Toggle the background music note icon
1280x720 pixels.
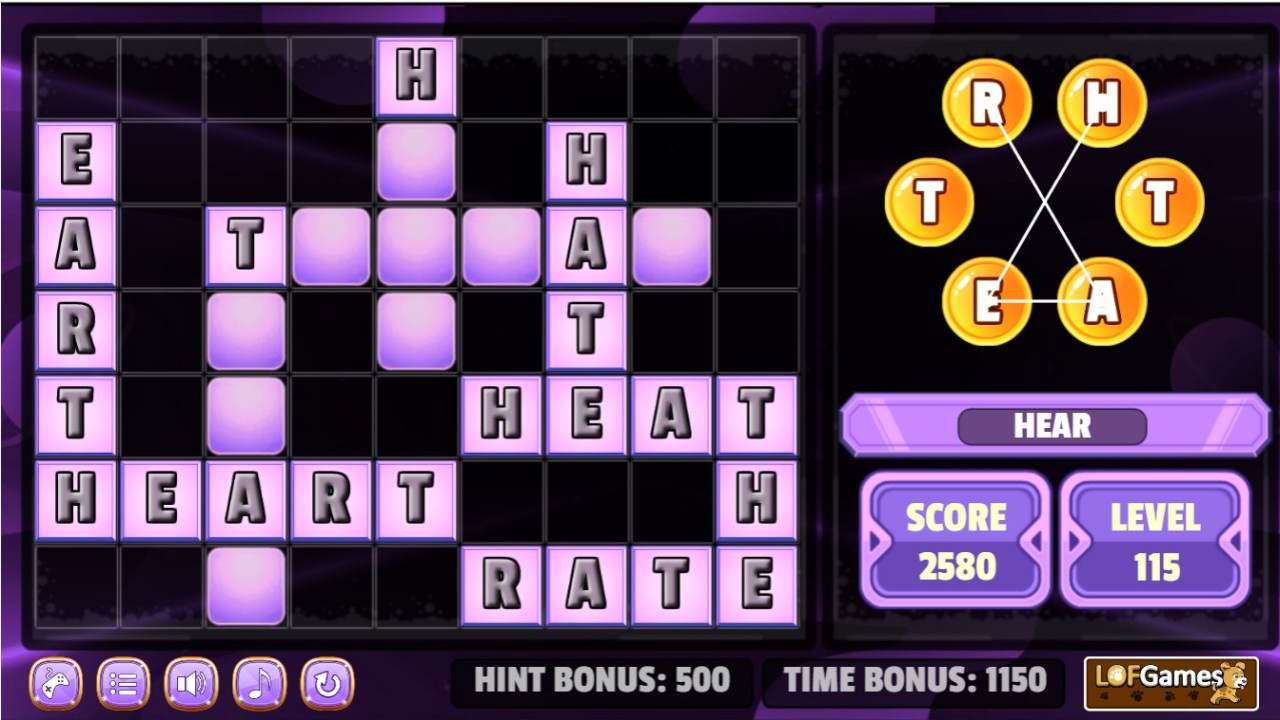click(x=258, y=683)
